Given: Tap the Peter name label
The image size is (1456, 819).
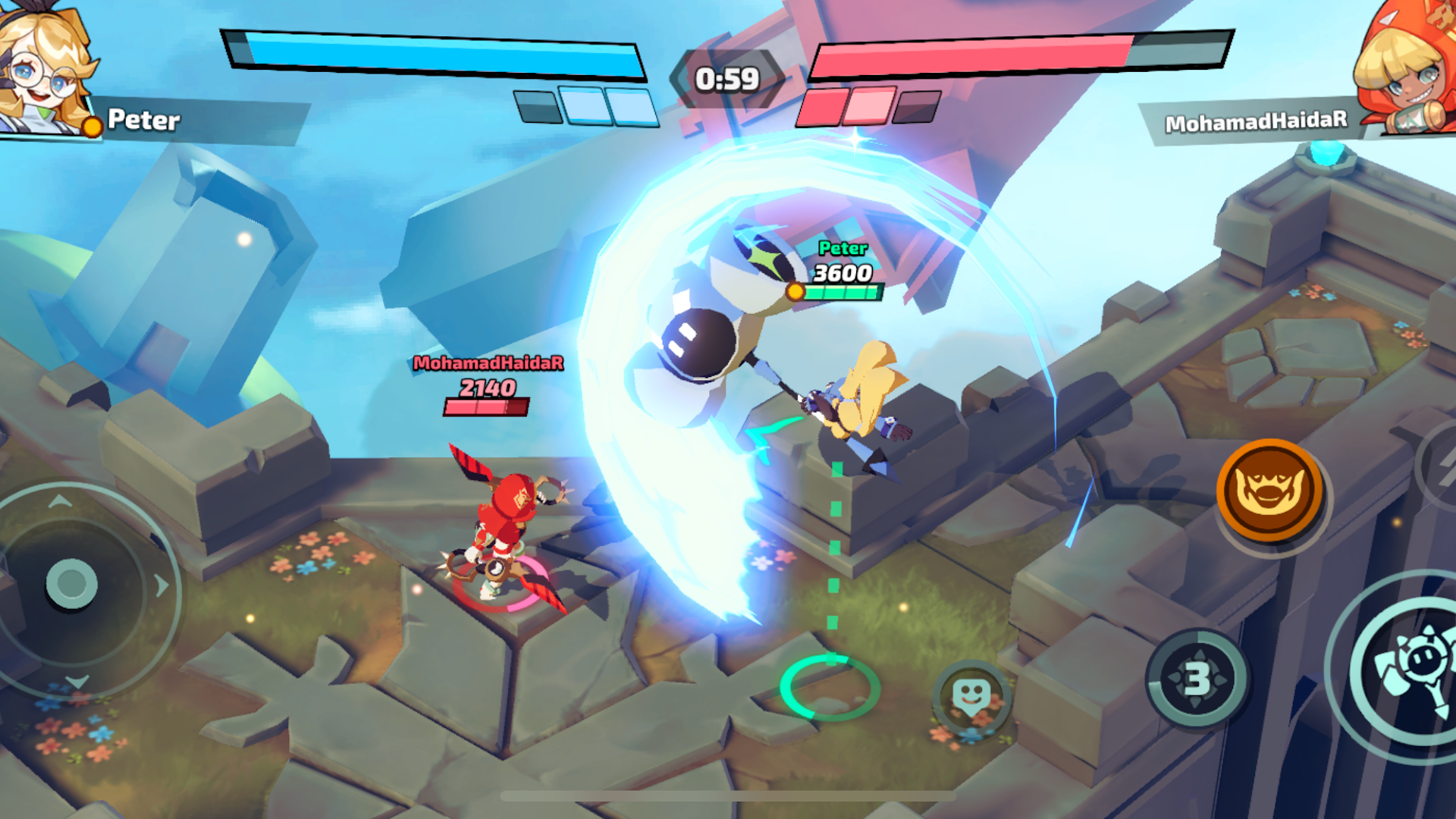Looking at the screenshot, I should coord(144,120).
